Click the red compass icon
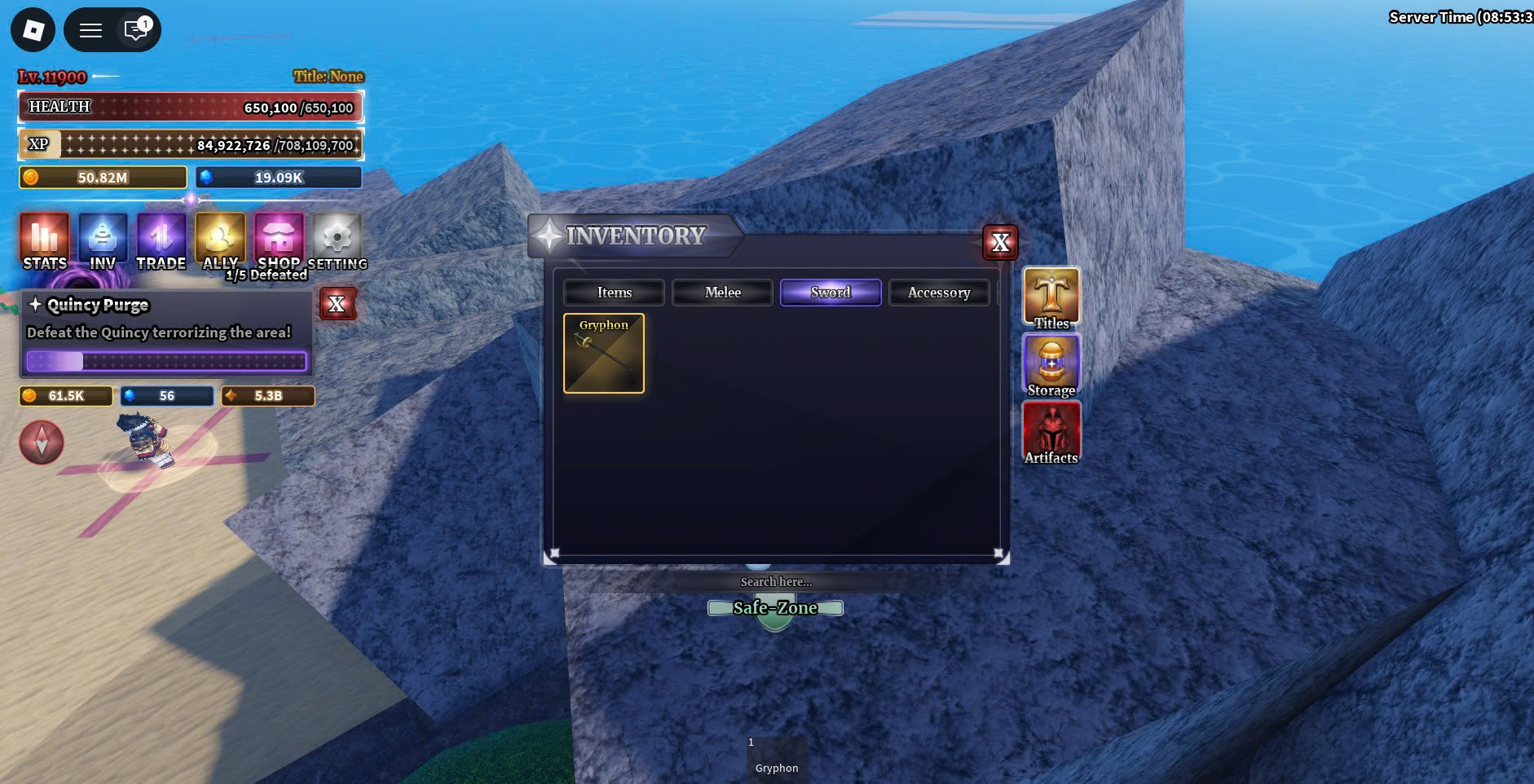The height and width of the screenshot is (784, 1534). point(42,443)
